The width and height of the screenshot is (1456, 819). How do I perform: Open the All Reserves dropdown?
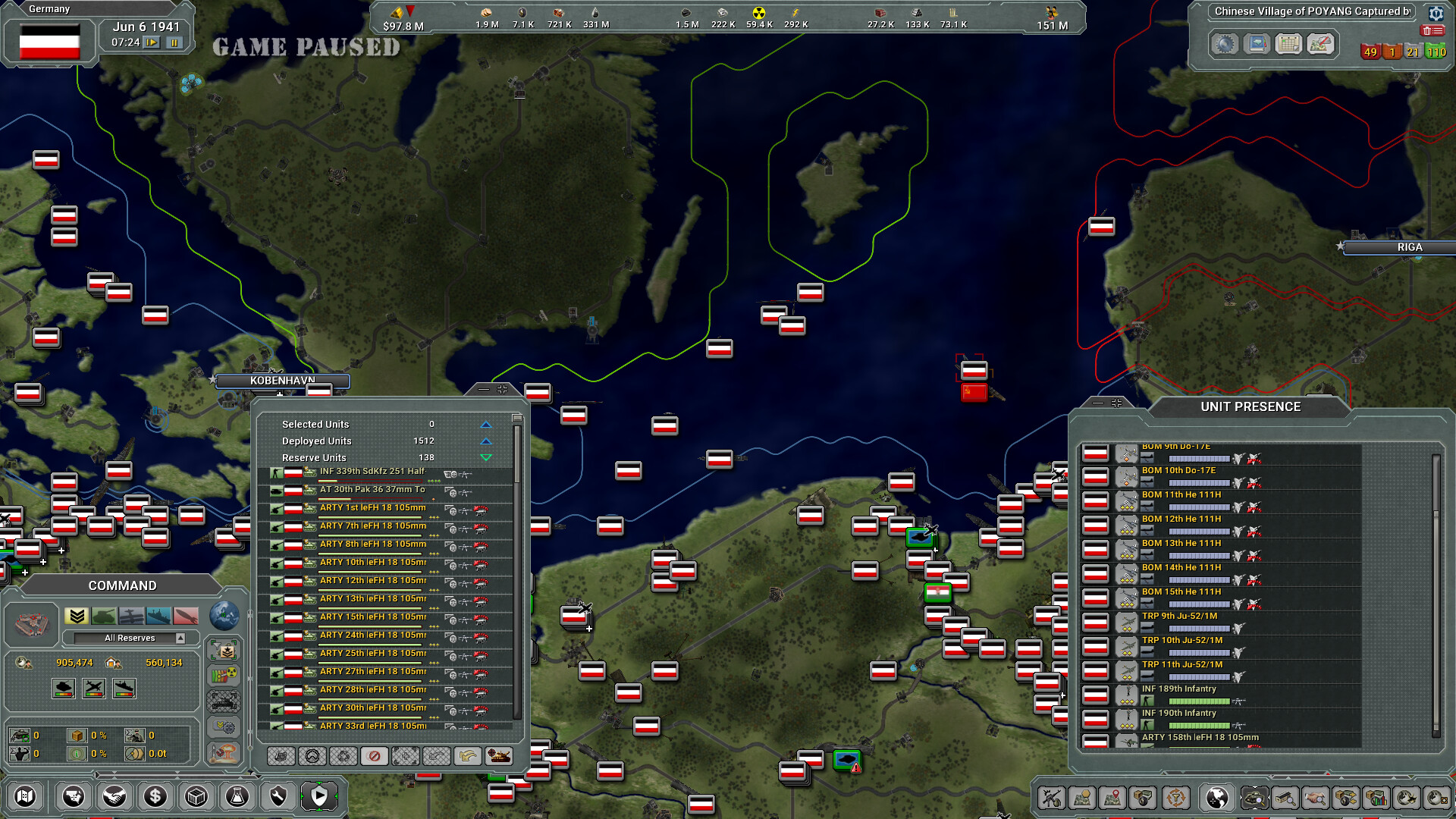(x=130, y=638)
